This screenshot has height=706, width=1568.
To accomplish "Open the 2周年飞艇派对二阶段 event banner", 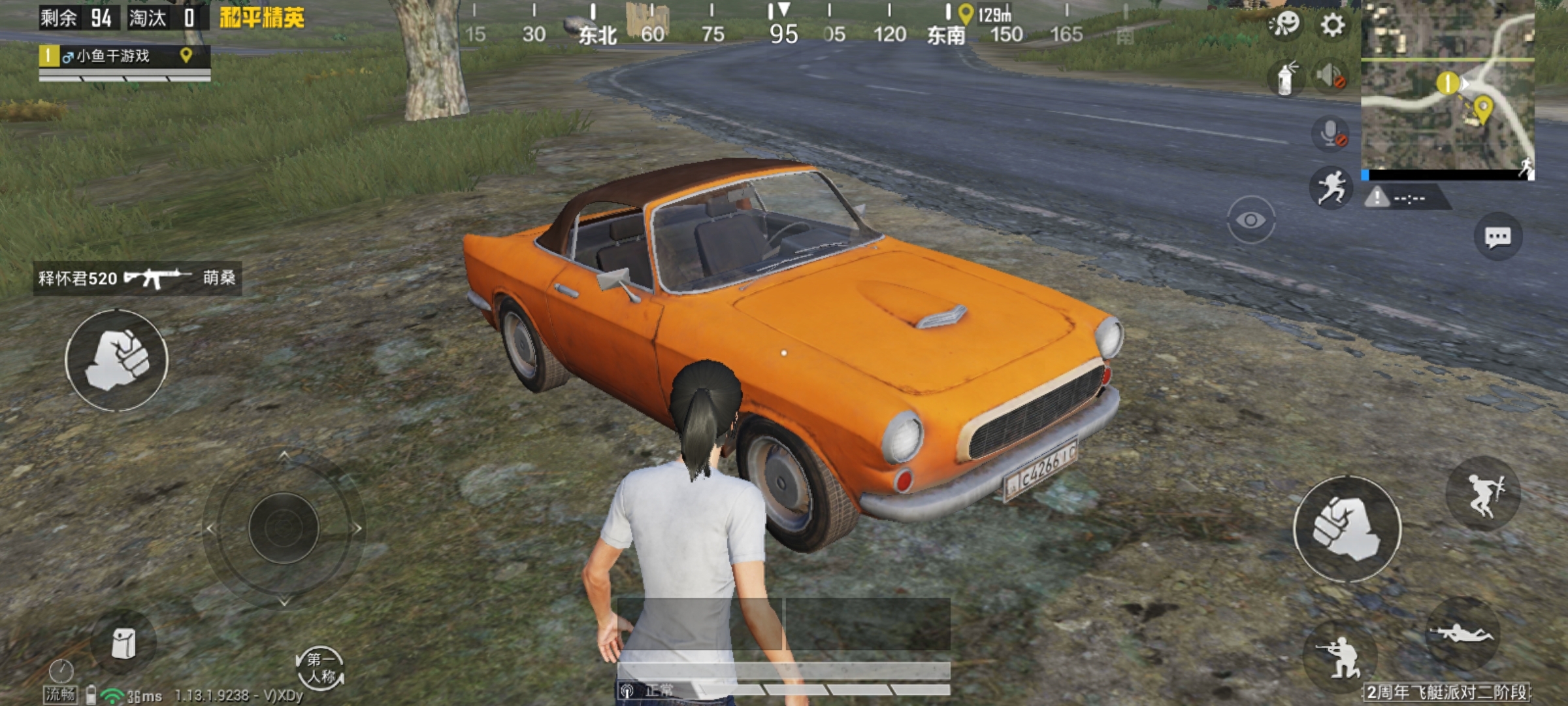I will [1446, 692].
